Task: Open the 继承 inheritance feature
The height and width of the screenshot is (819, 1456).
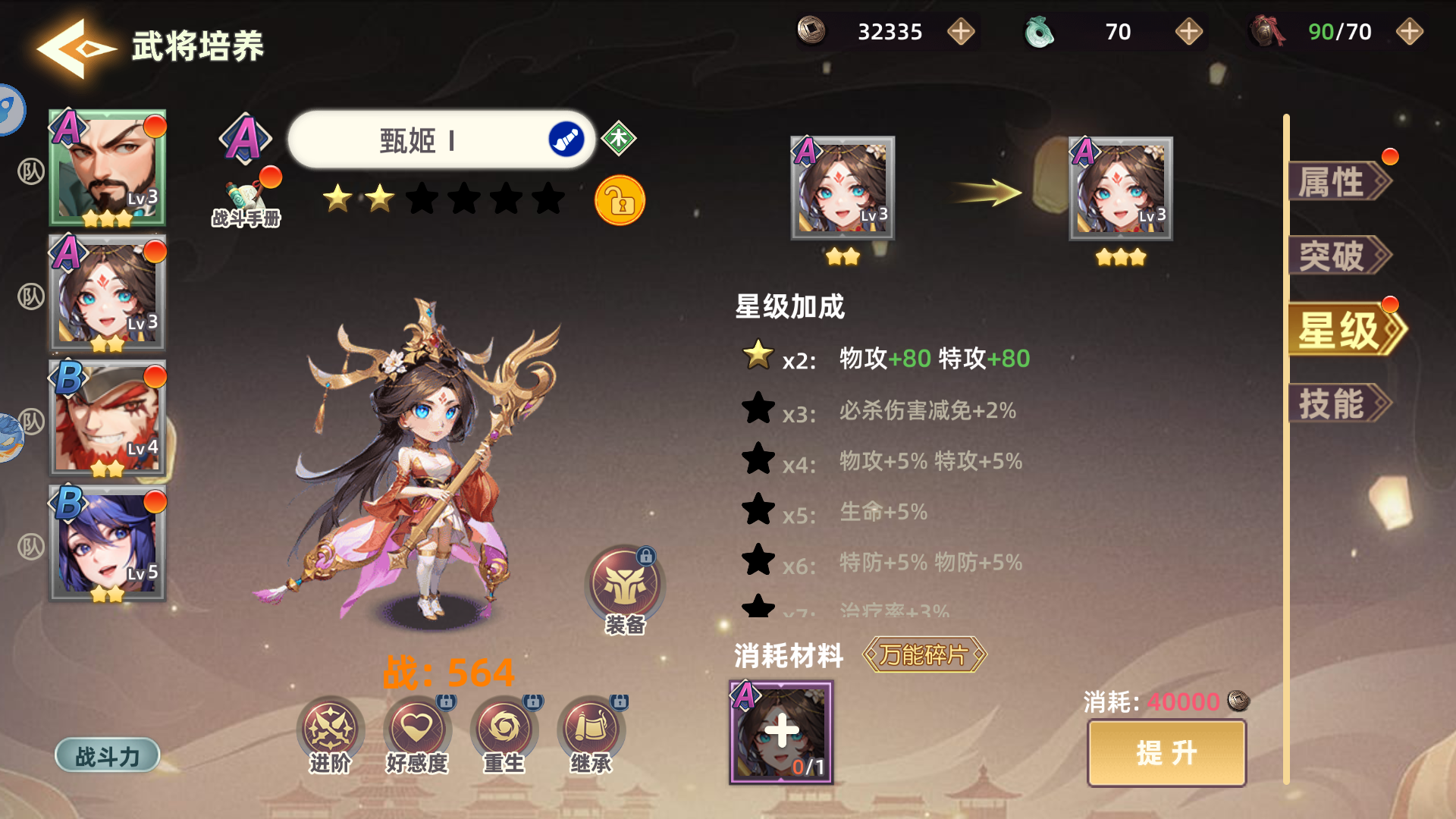Action: pyautogui.click(x=590, y=730)
